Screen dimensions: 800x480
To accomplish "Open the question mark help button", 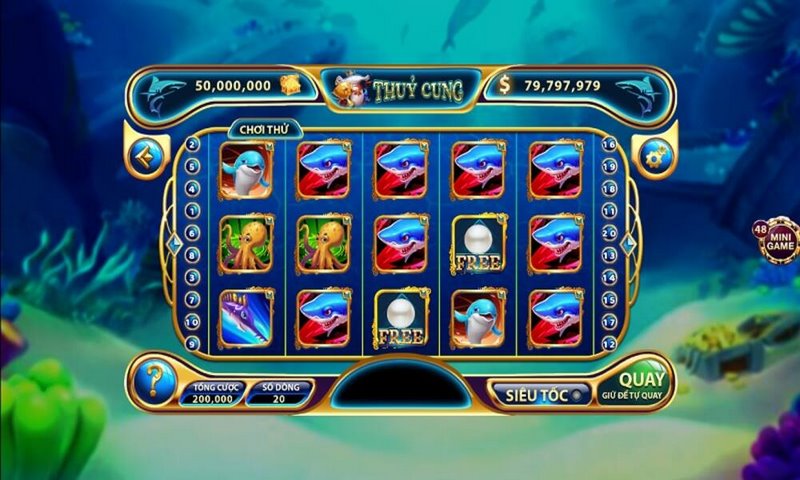I will pos(153,379).
